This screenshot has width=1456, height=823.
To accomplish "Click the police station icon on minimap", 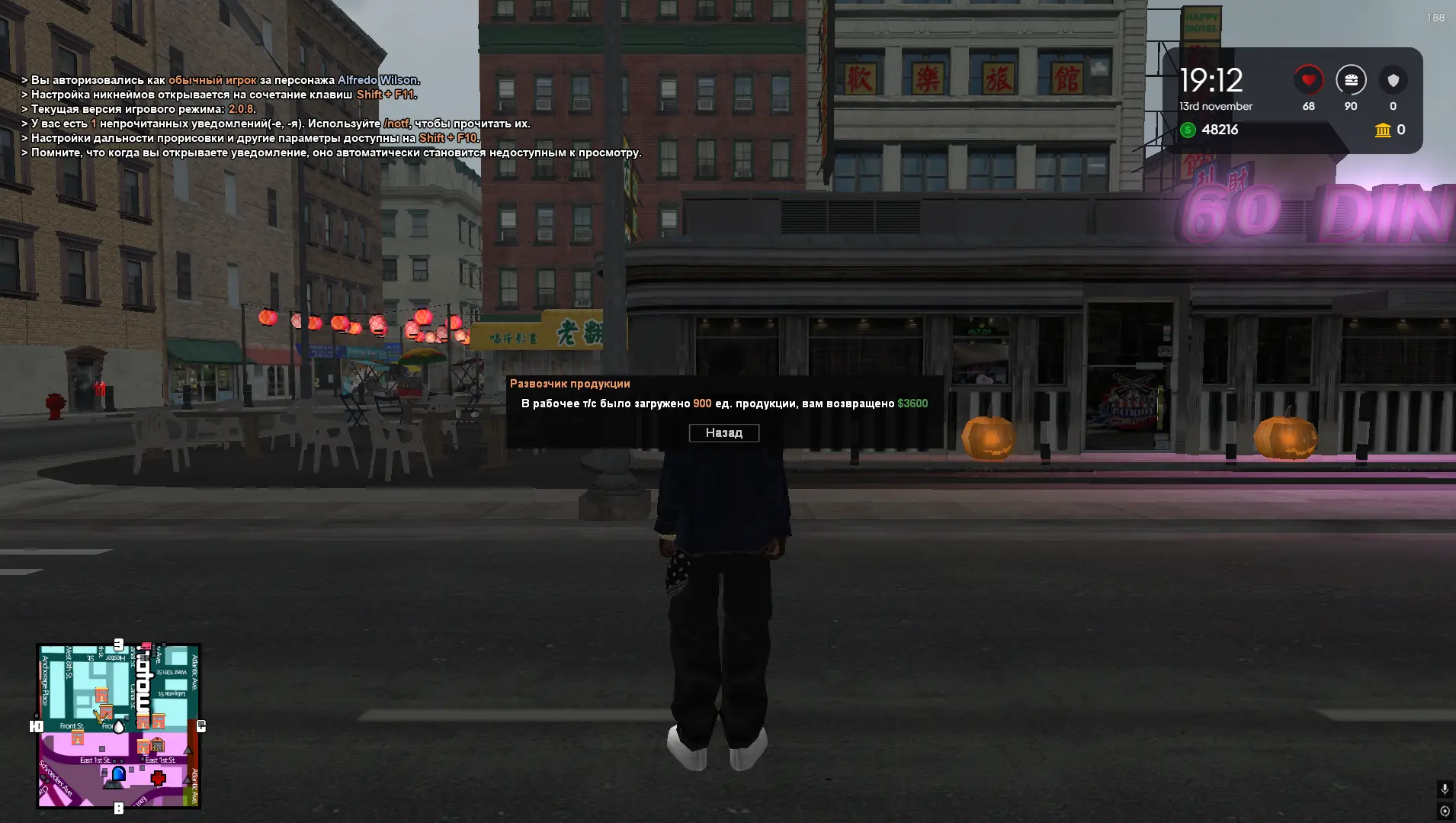I will [x=118, y=775].
